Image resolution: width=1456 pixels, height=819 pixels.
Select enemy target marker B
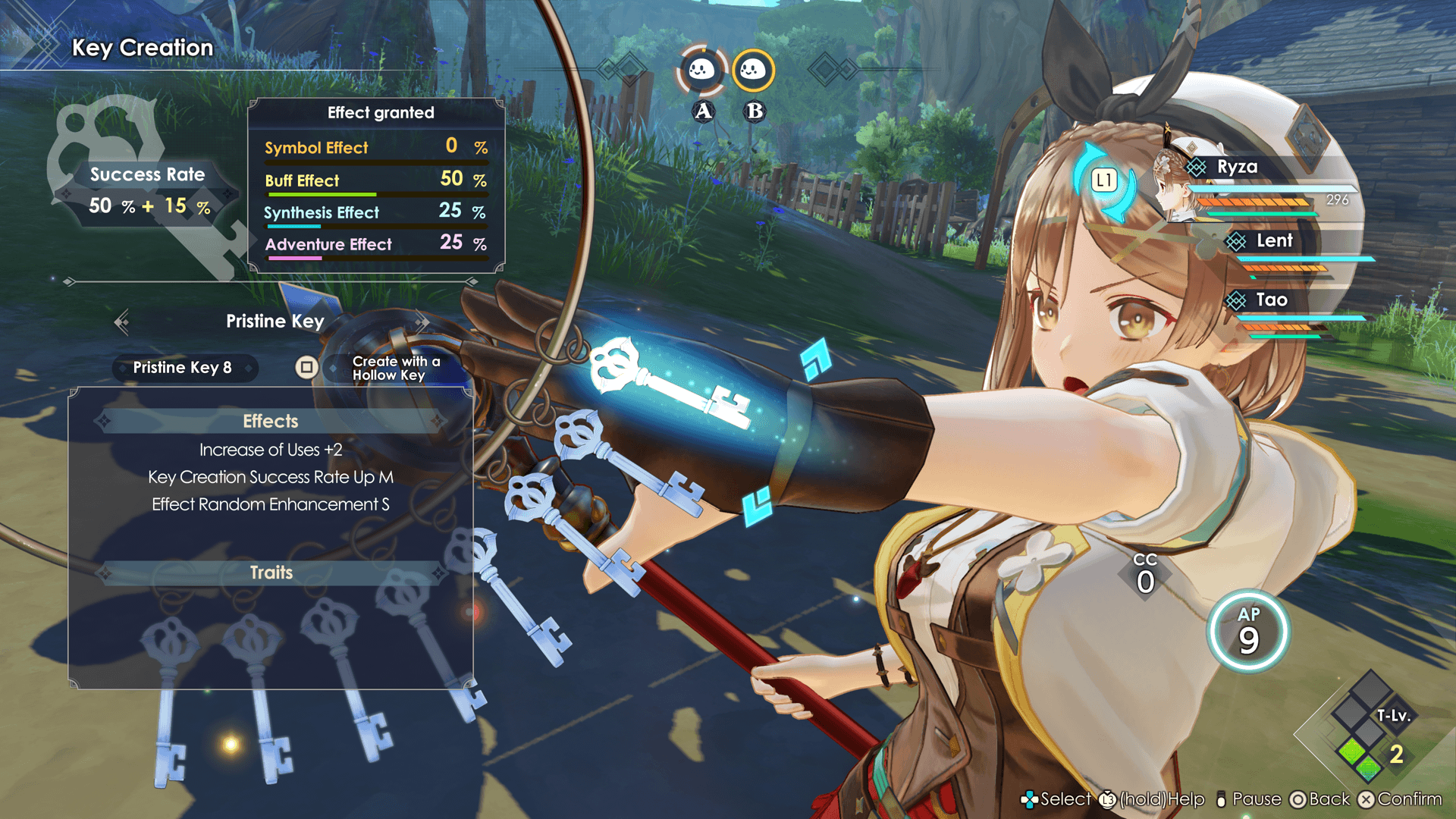(x=753, y=71)
